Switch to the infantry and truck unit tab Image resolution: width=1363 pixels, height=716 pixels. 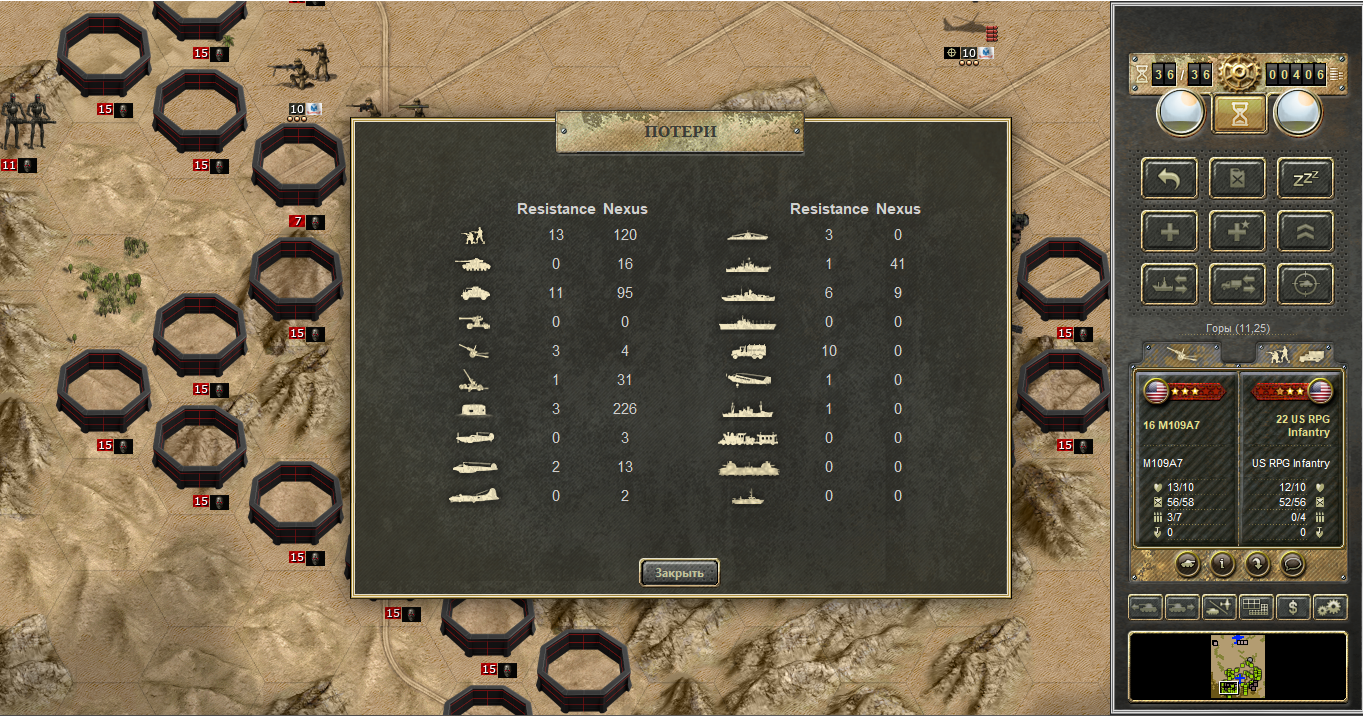1294,353
